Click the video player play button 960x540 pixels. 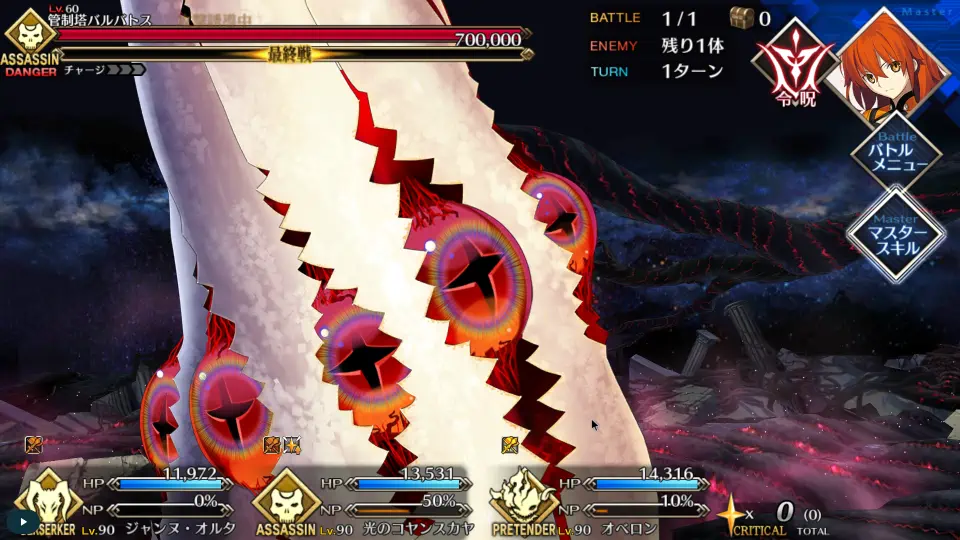tap(22, 521)
